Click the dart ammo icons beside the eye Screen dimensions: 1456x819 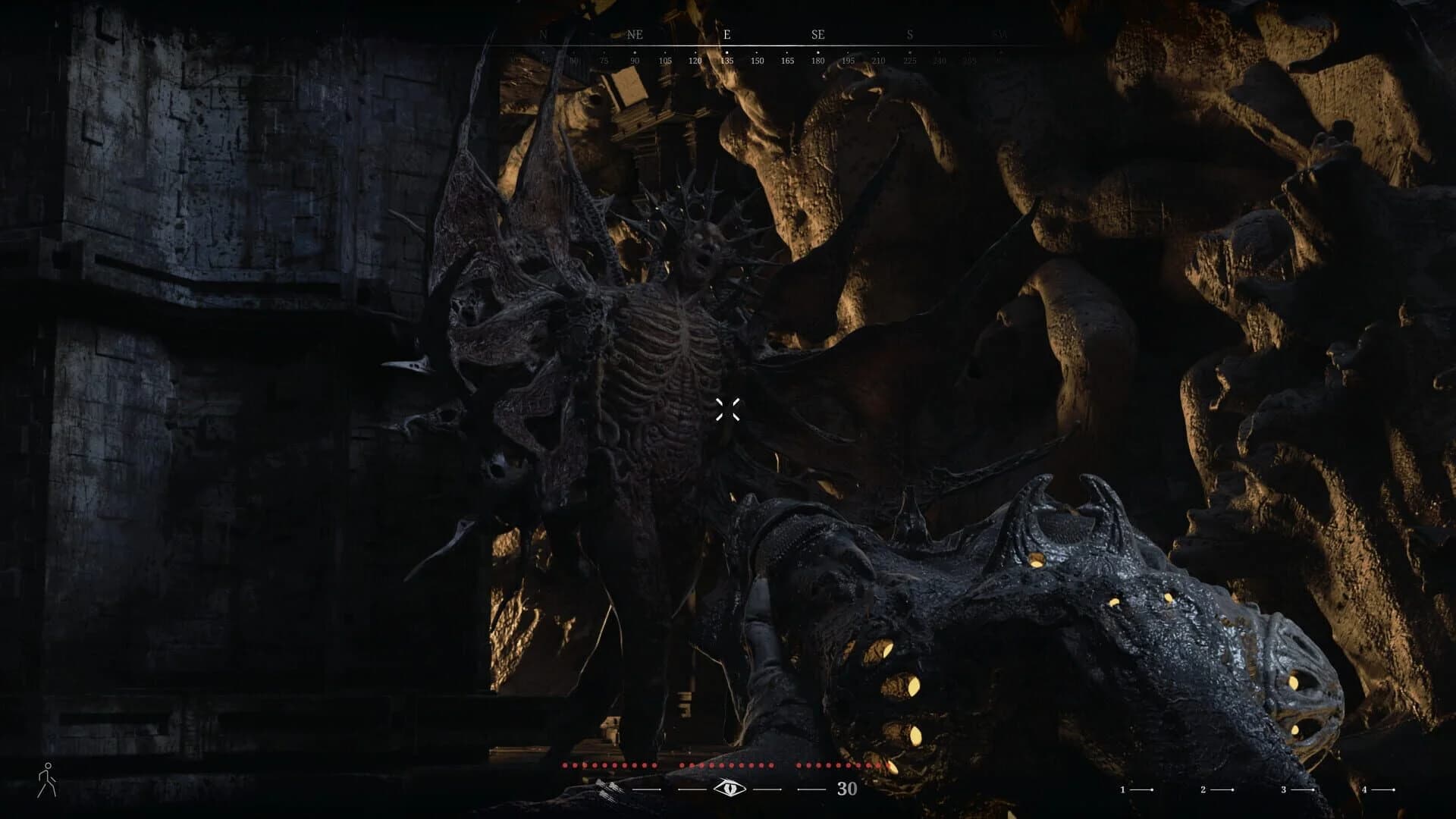pyautogui.click(x=607, y=789)
